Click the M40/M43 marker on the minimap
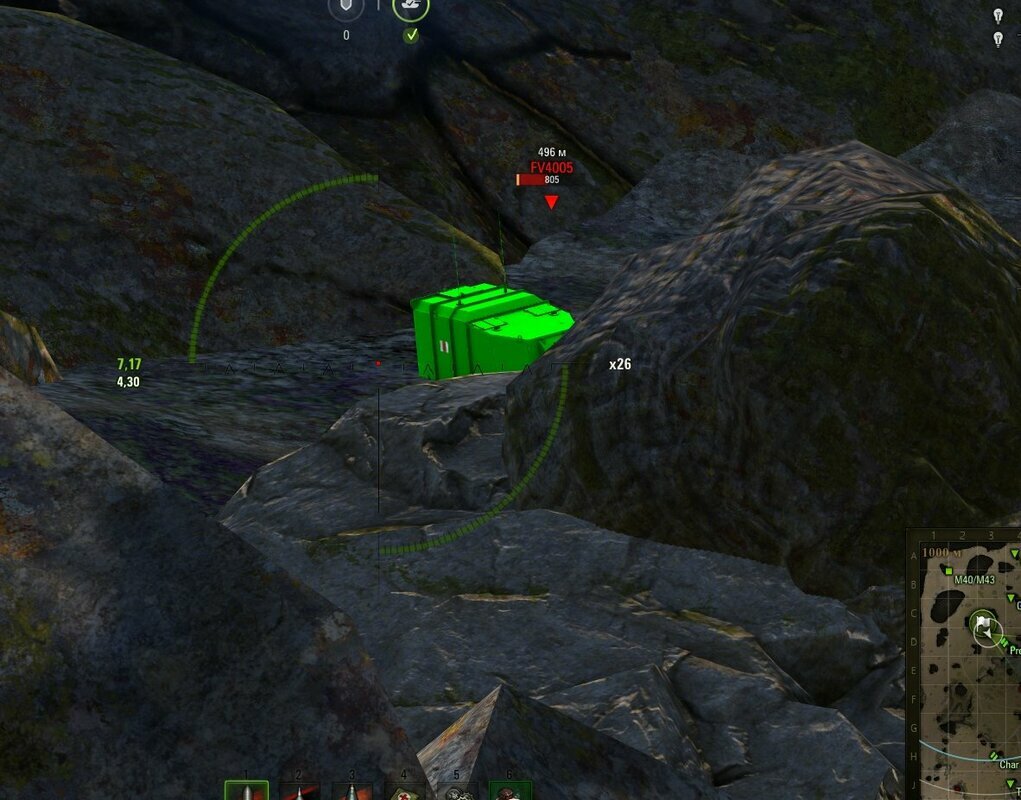The width and height of the screenshot is (1021, 800). point(947,570)
